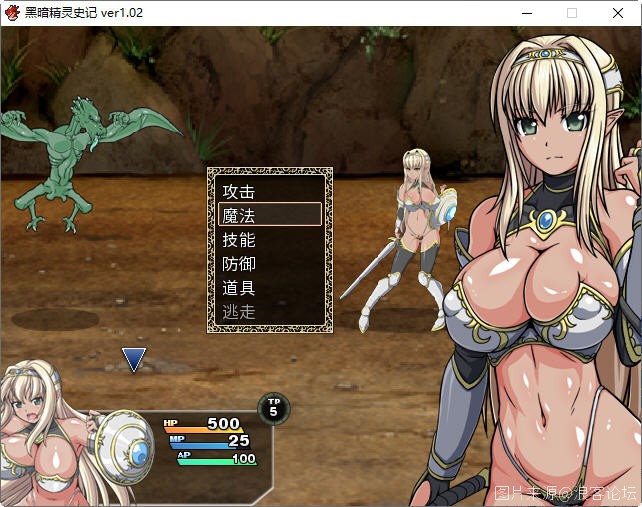Close the game window

[618, 13]
